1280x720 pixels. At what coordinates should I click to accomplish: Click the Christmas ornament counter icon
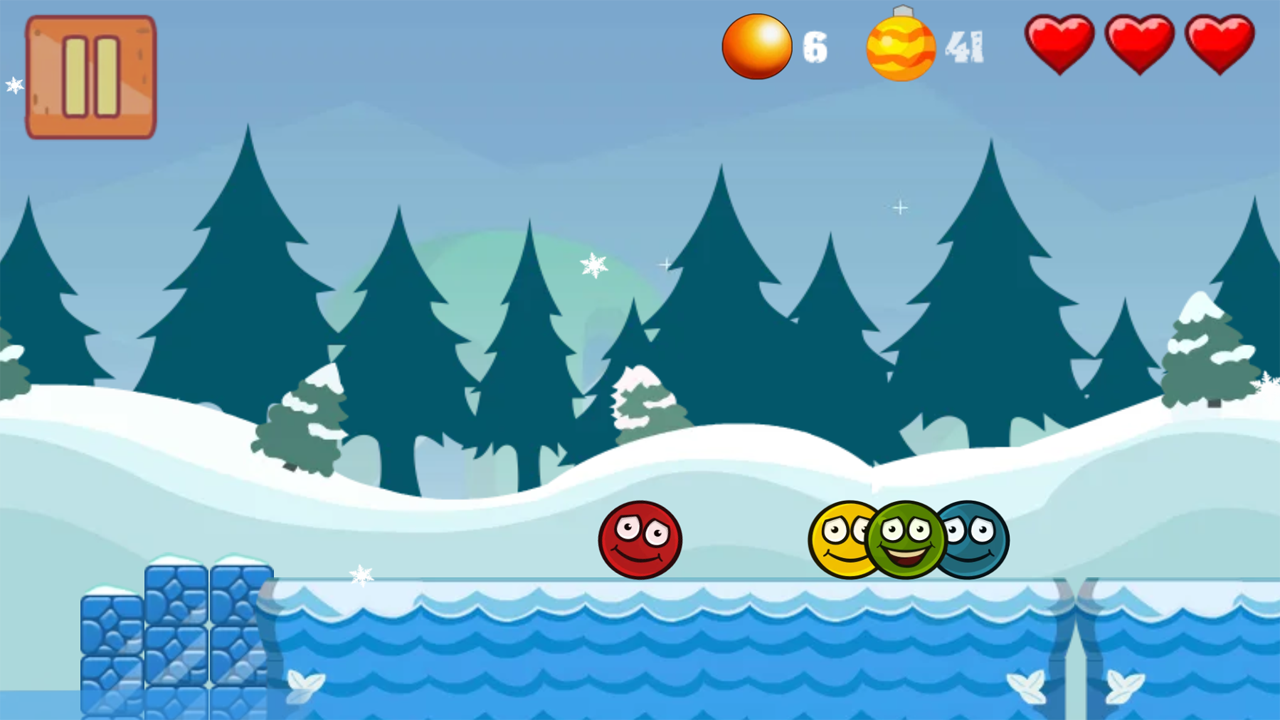(900, 45)
